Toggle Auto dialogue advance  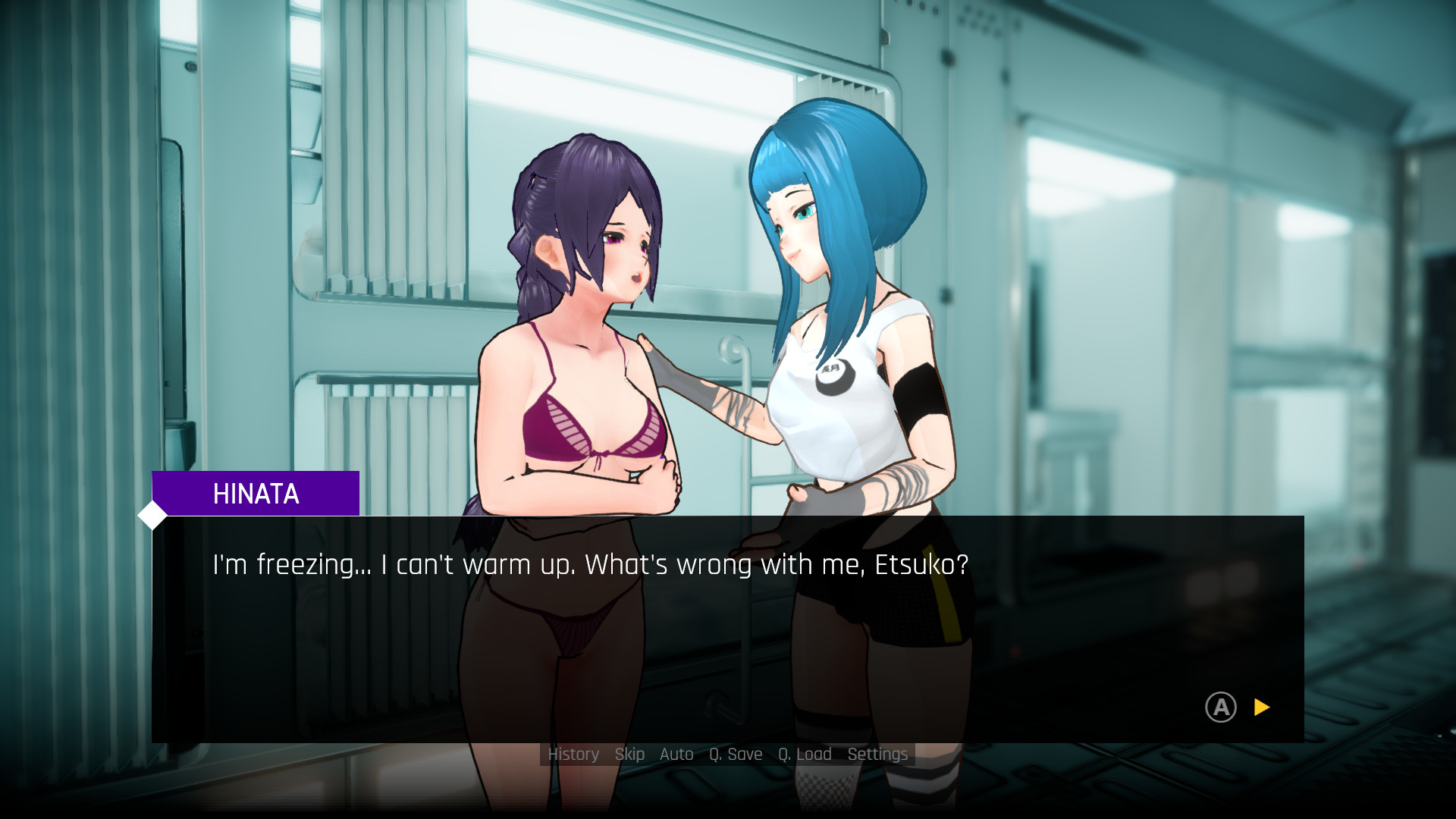click(x=676, y=755)
